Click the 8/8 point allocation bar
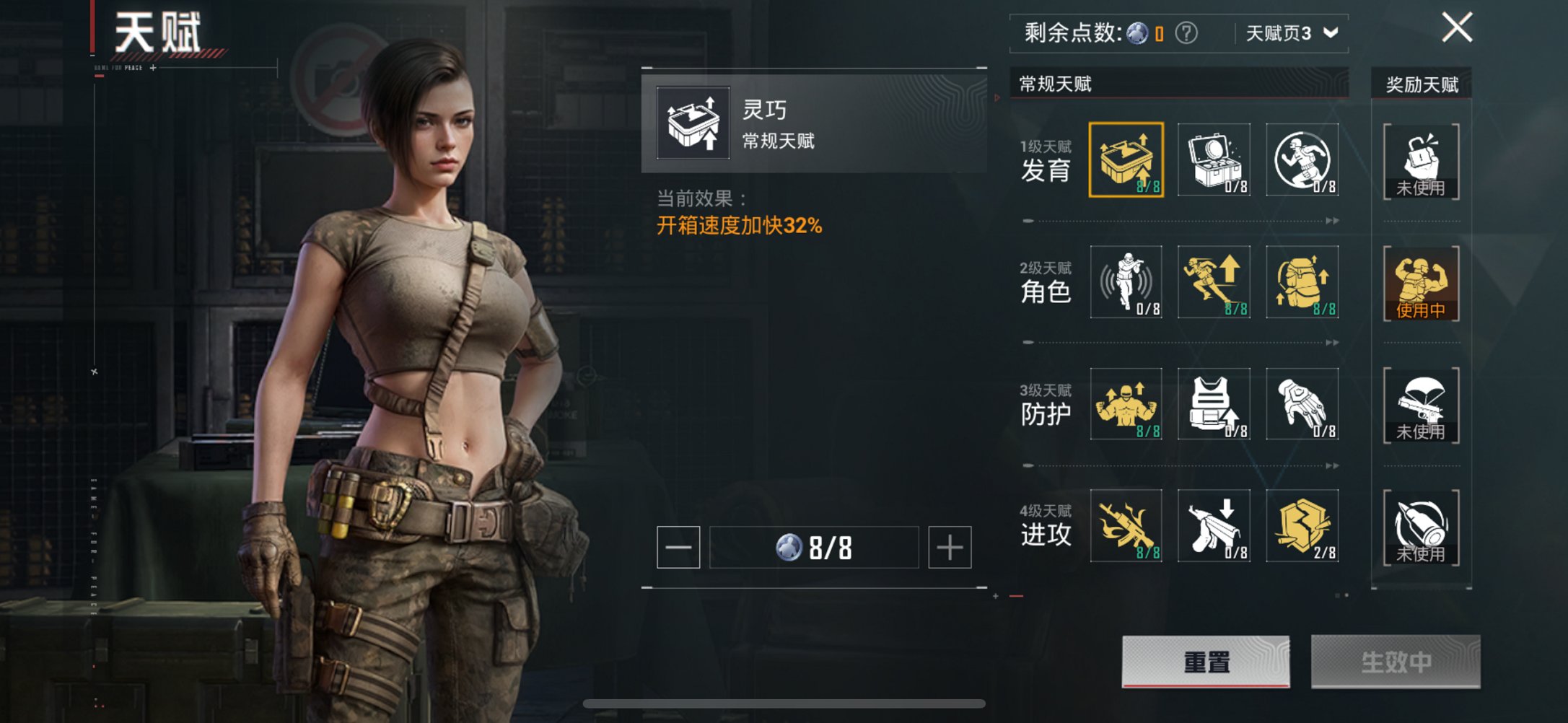 [815, 548]
